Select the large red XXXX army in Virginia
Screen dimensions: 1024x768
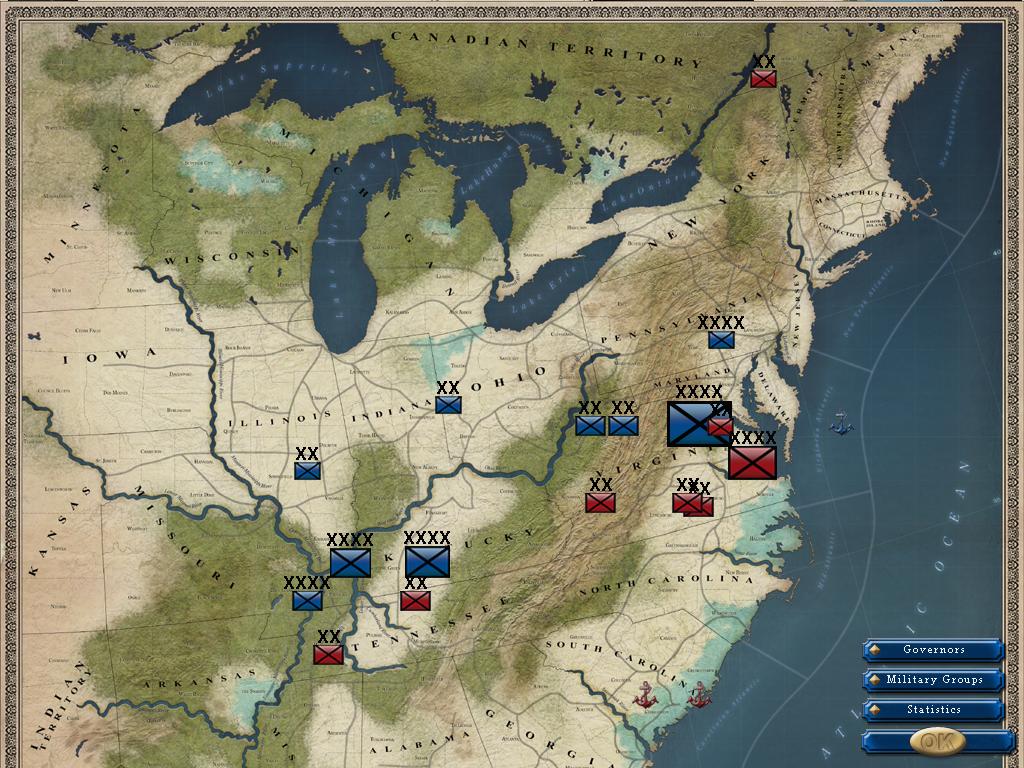pyautogui.click(x=752, y=462)
